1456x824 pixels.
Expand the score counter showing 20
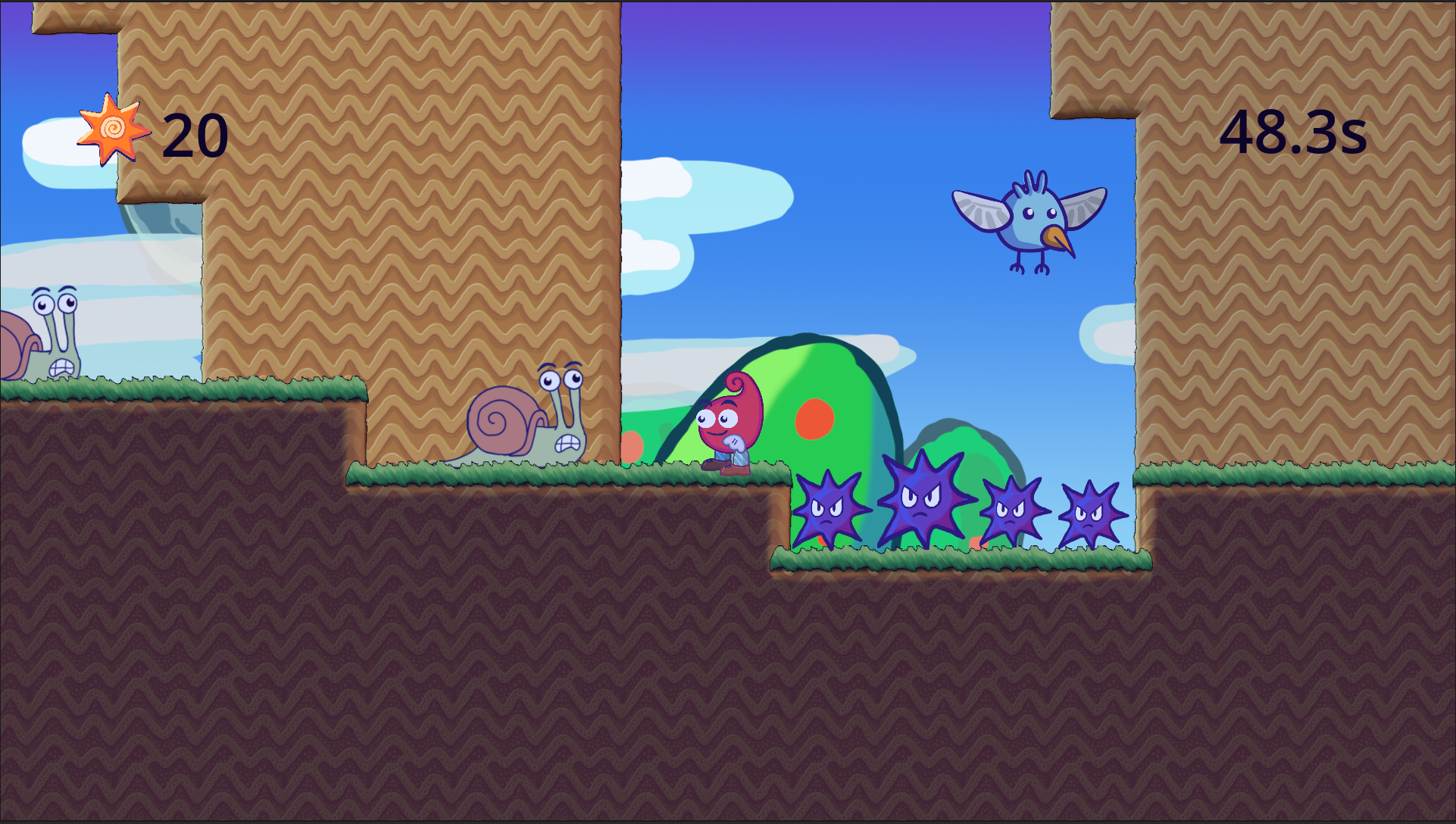click(x=194, y=134)
